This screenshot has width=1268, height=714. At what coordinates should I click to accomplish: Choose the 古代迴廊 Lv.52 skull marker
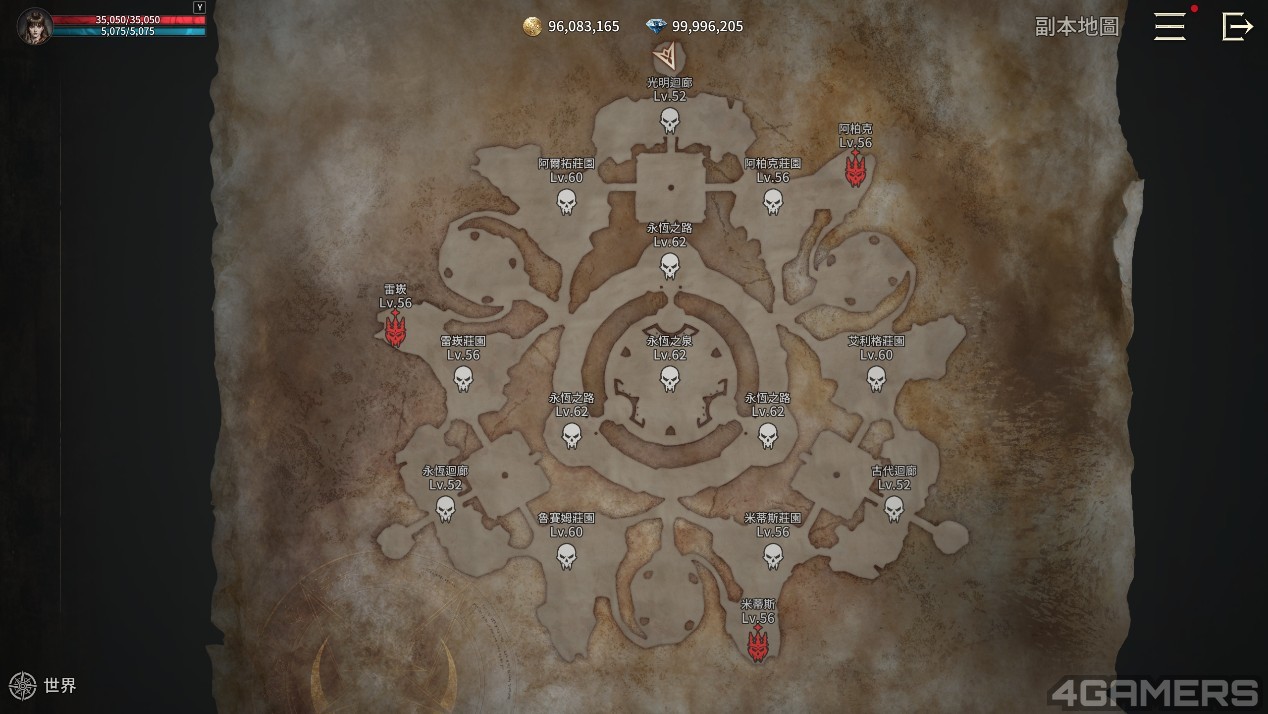[894, 510]
